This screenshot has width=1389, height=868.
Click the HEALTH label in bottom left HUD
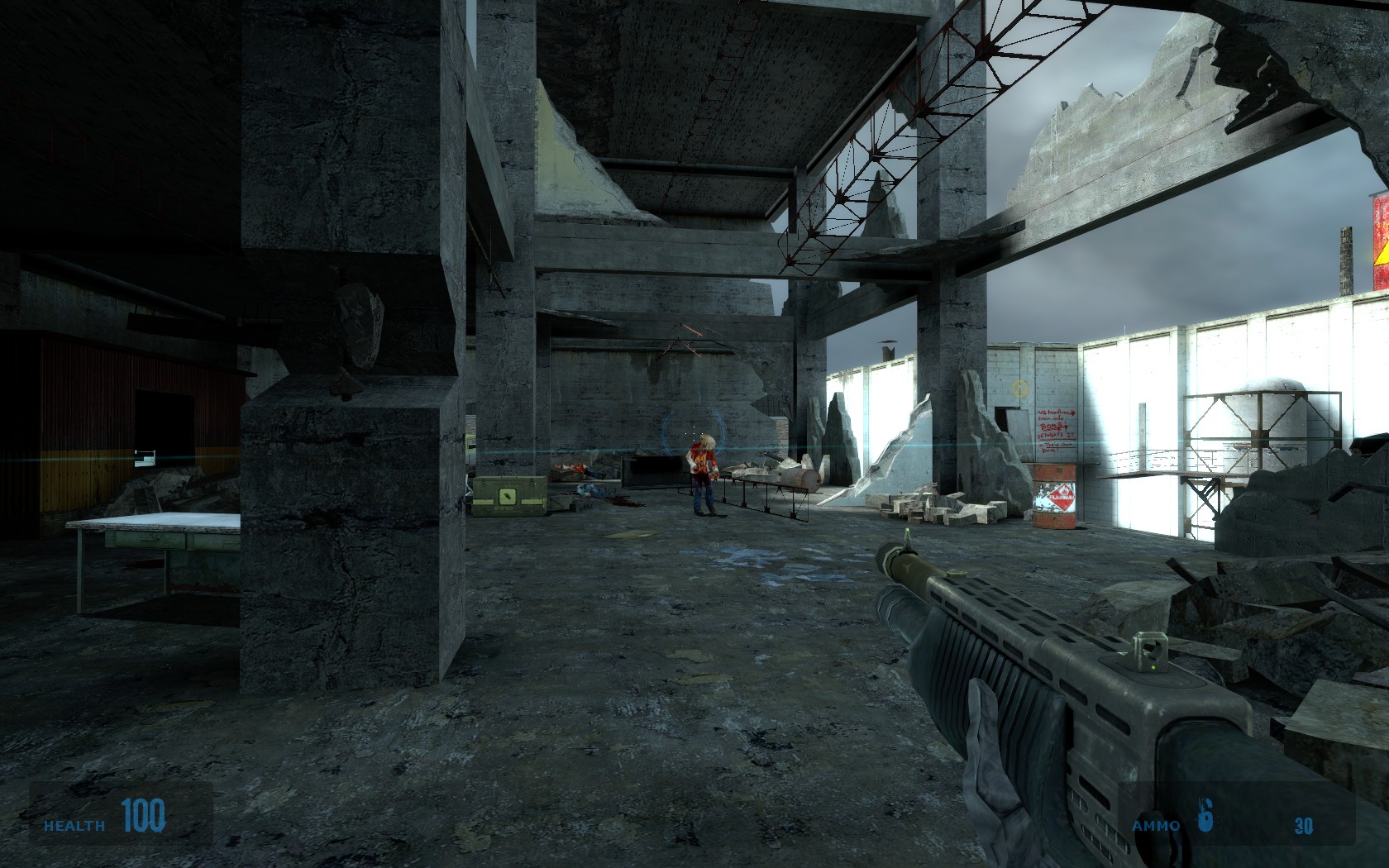pos(73,824)
